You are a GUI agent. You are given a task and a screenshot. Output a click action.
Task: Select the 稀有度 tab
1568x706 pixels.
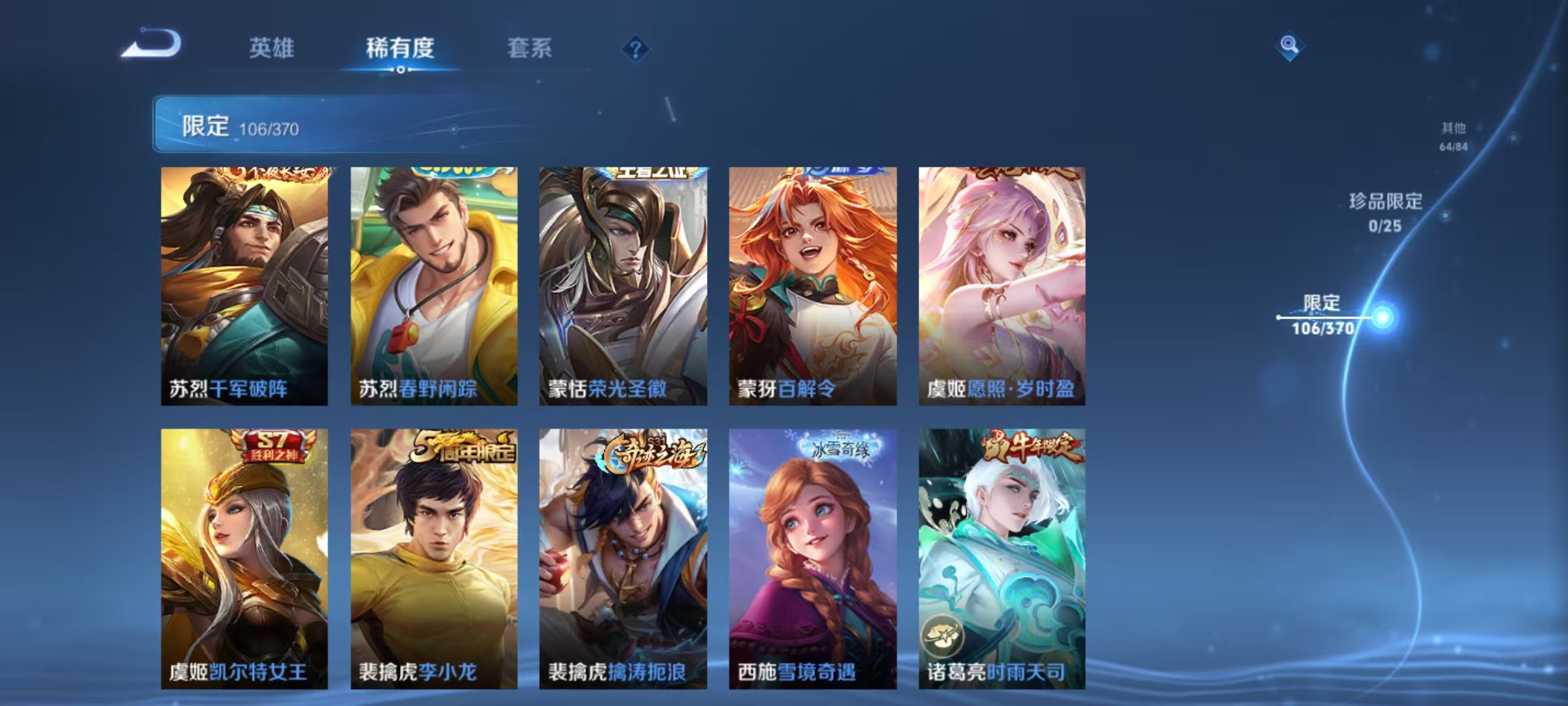(401, 49)
